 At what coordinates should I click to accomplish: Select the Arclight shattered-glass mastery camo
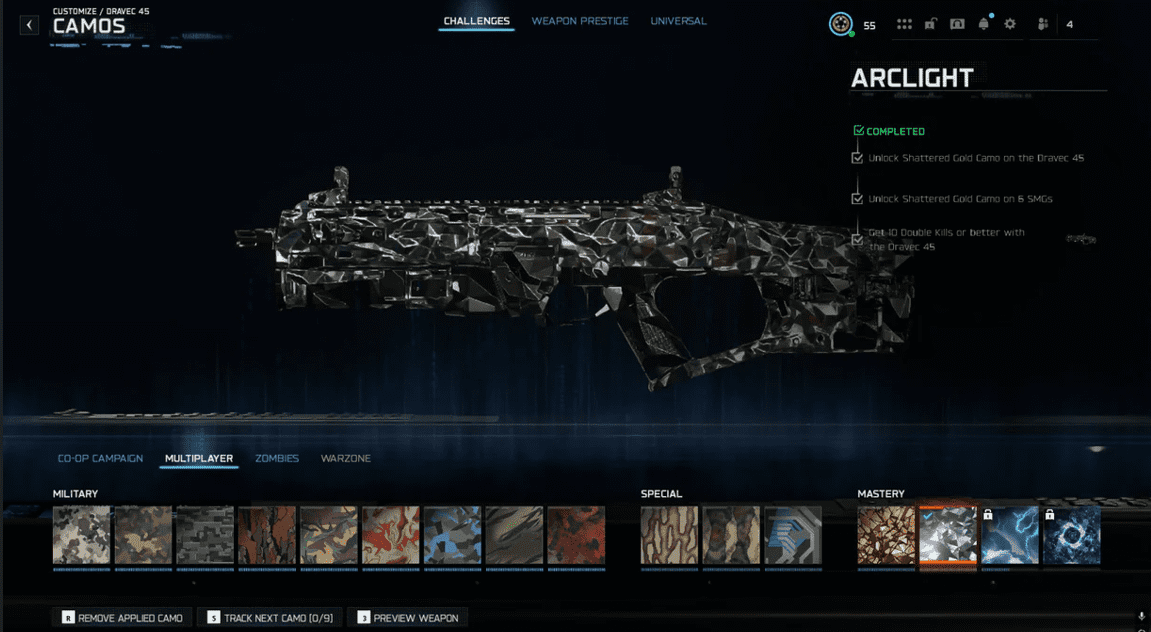tap(948, 535)
